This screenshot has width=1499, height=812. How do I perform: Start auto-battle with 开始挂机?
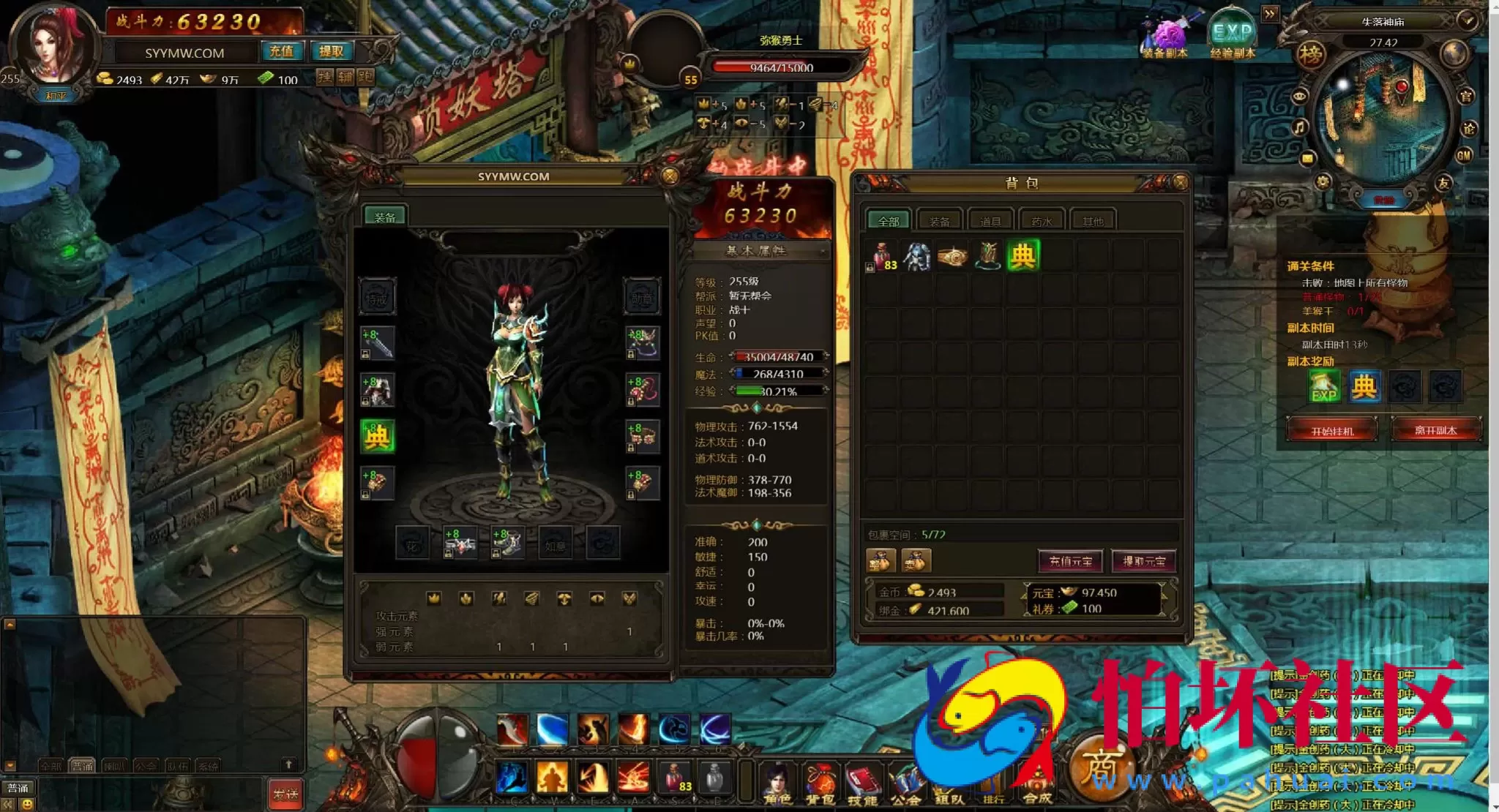[1331, 430]
